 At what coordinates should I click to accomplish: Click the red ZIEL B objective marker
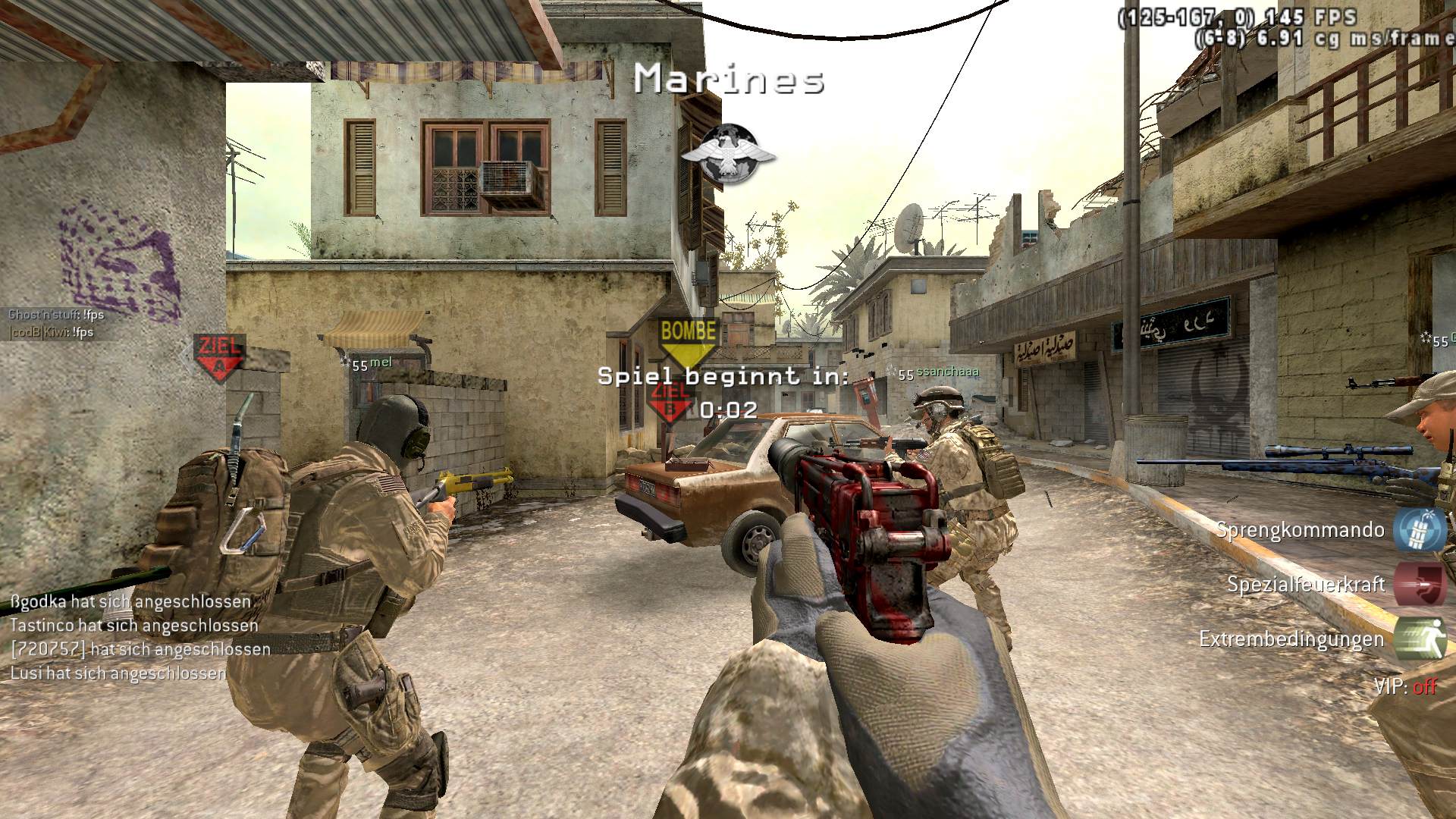(670, 402)
